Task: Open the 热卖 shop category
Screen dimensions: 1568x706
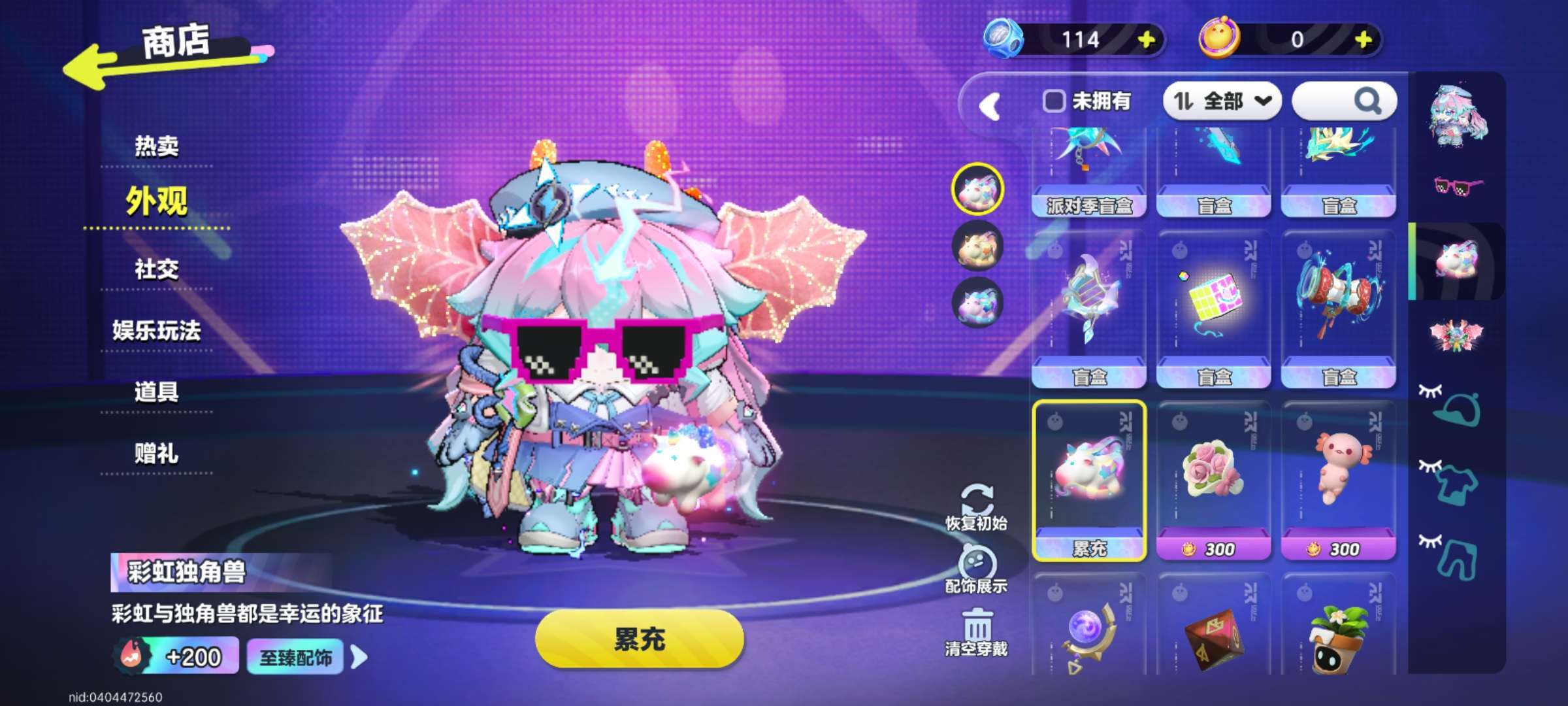Action: click(156, 146)
